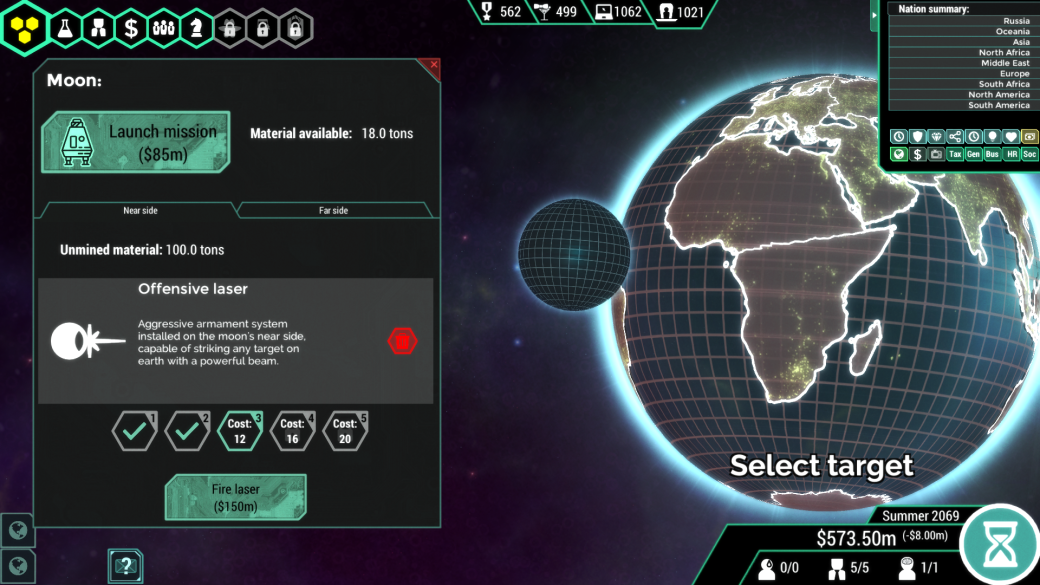Image resolution: width=1040 pixels, height=585 pixels.
Task: Buy laser upgrade level 5 costing 20
Action: [345, 431]
